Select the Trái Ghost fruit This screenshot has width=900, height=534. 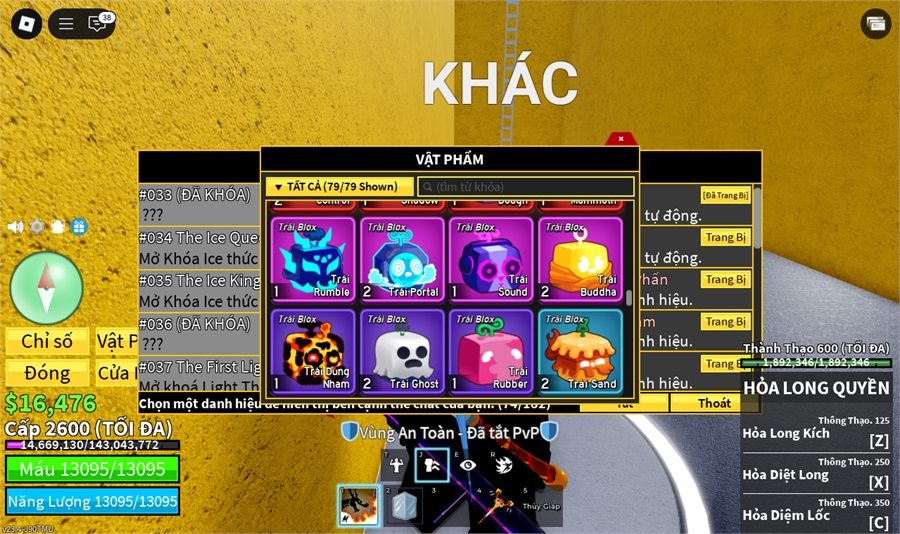tap(402, 350)
